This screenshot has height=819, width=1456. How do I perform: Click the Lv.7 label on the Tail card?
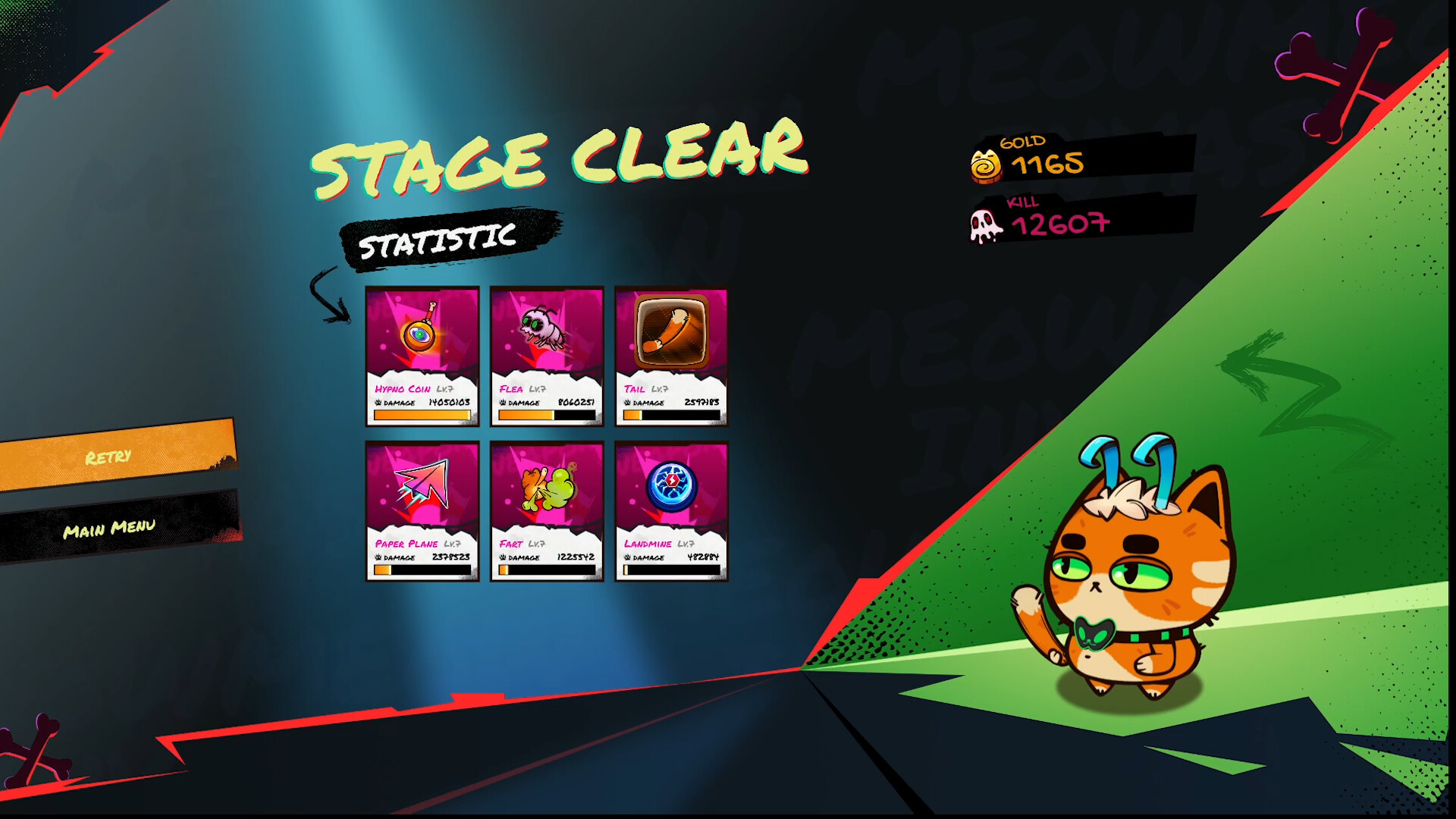[658, 388]
